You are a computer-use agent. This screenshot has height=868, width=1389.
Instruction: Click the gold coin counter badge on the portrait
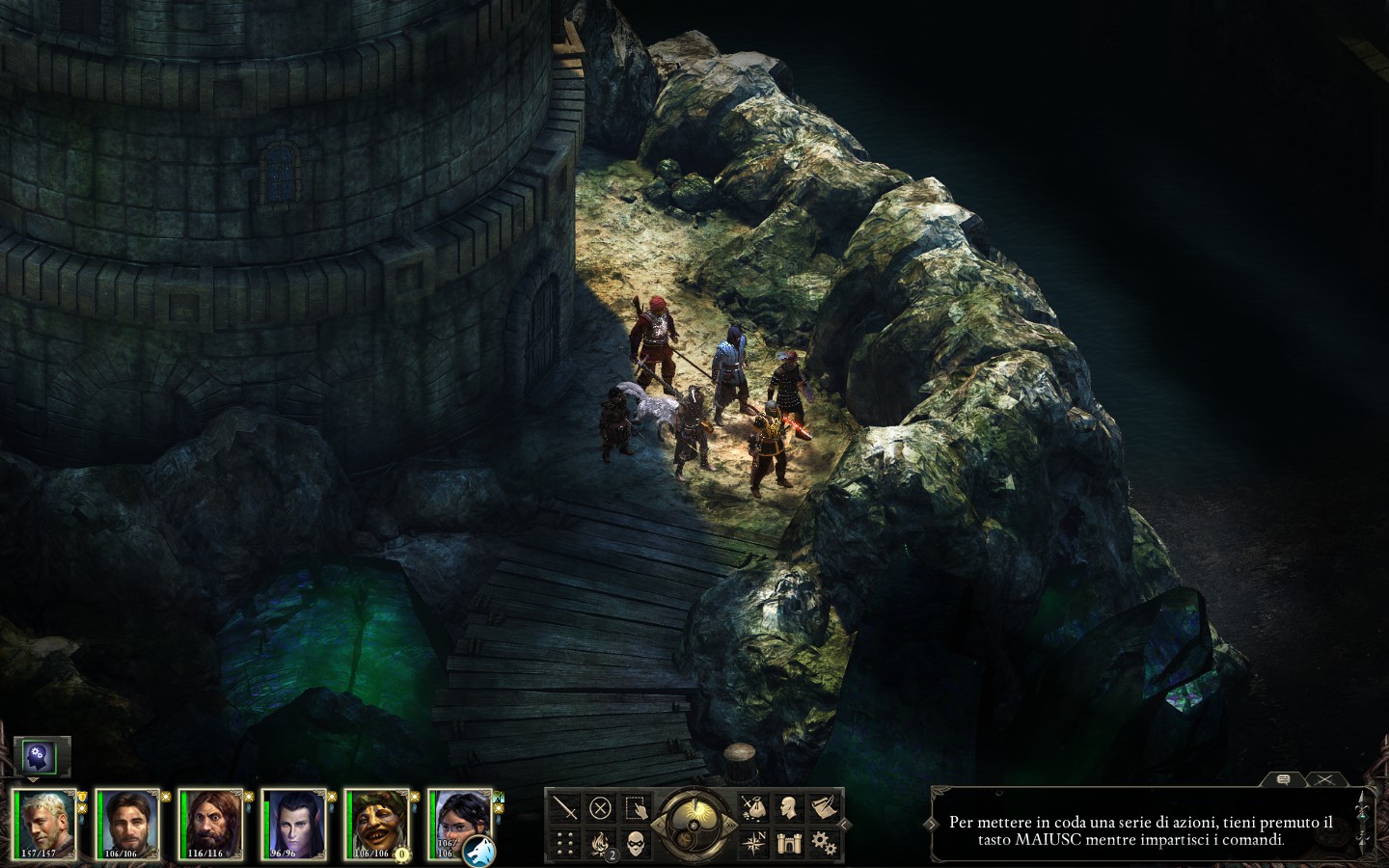pos(401,854)
